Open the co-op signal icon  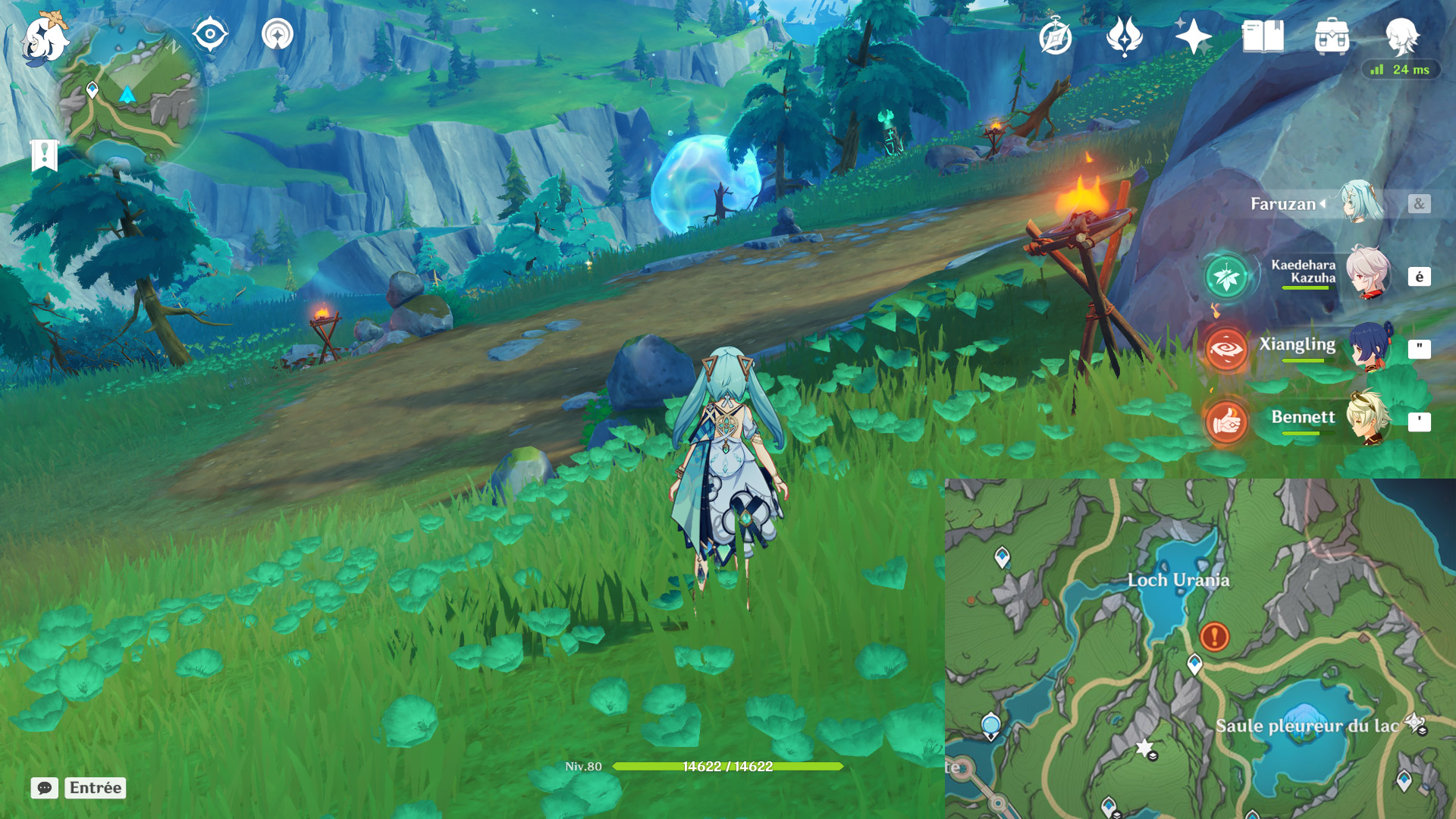click(x=278, y=34)
